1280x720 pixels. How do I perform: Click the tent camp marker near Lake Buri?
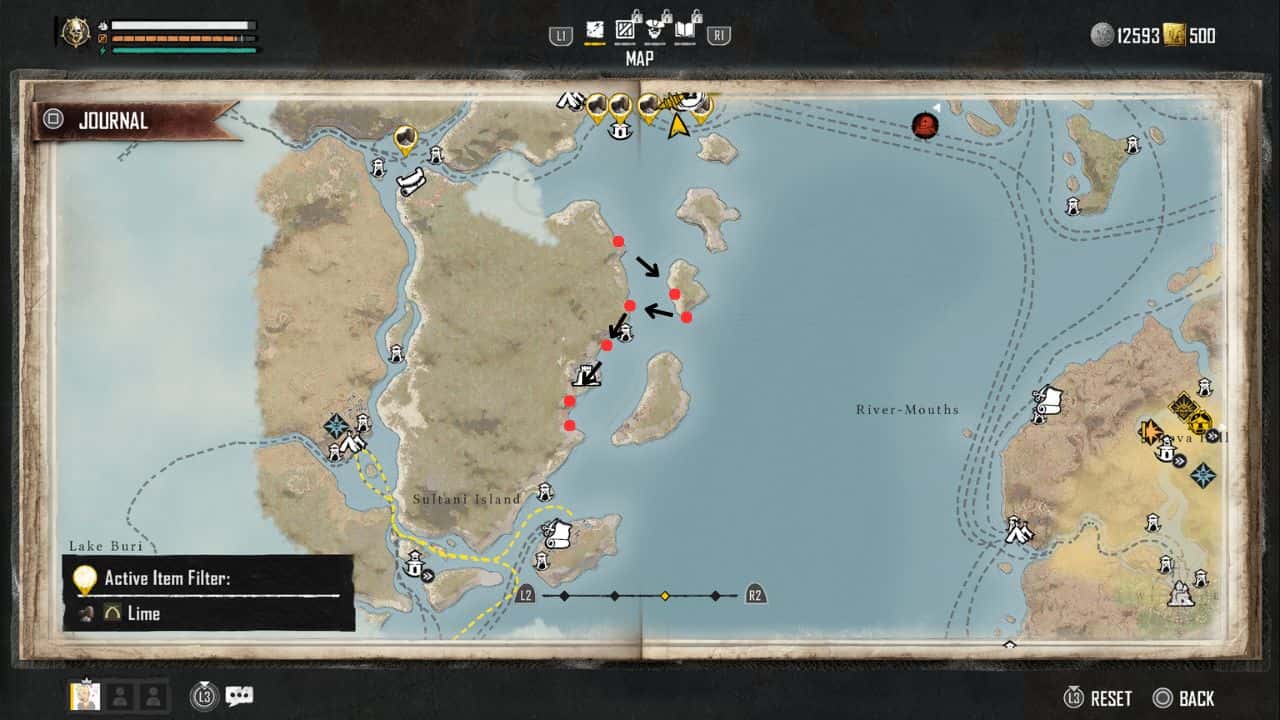(x=350, y=443)
